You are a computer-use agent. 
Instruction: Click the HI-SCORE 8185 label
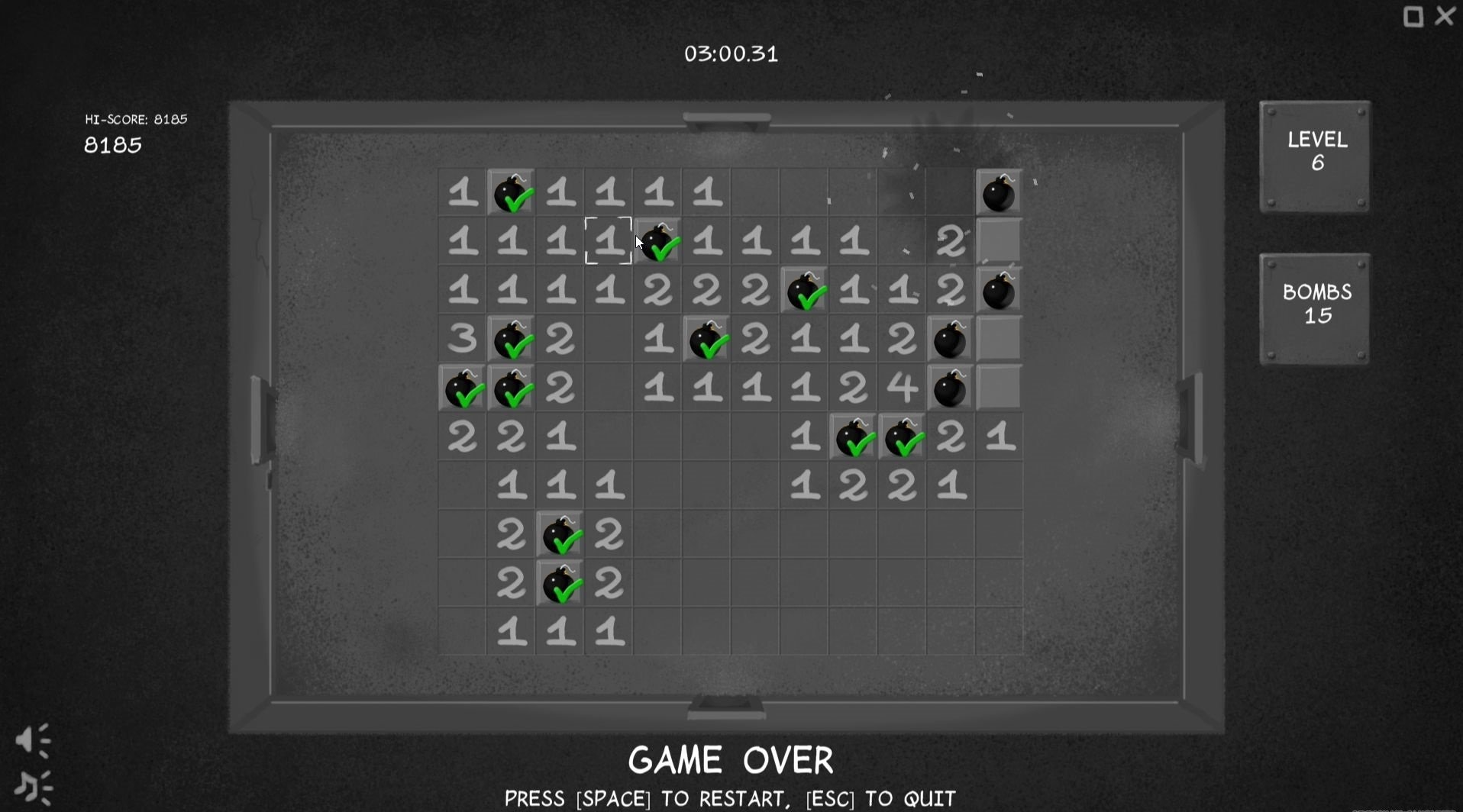tap(134, 119)
